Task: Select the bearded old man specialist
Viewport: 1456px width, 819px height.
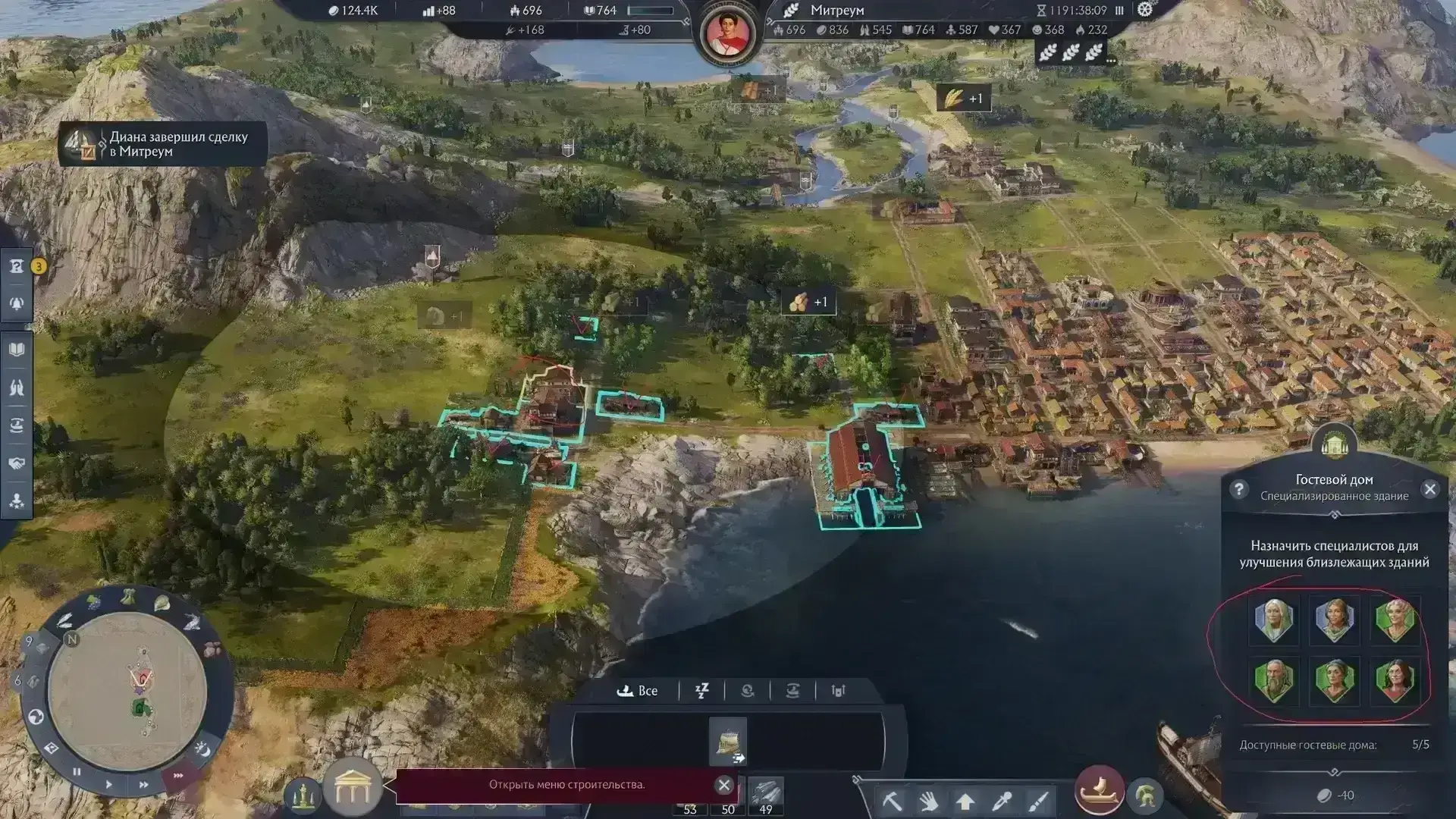Action: (1274, 680)
